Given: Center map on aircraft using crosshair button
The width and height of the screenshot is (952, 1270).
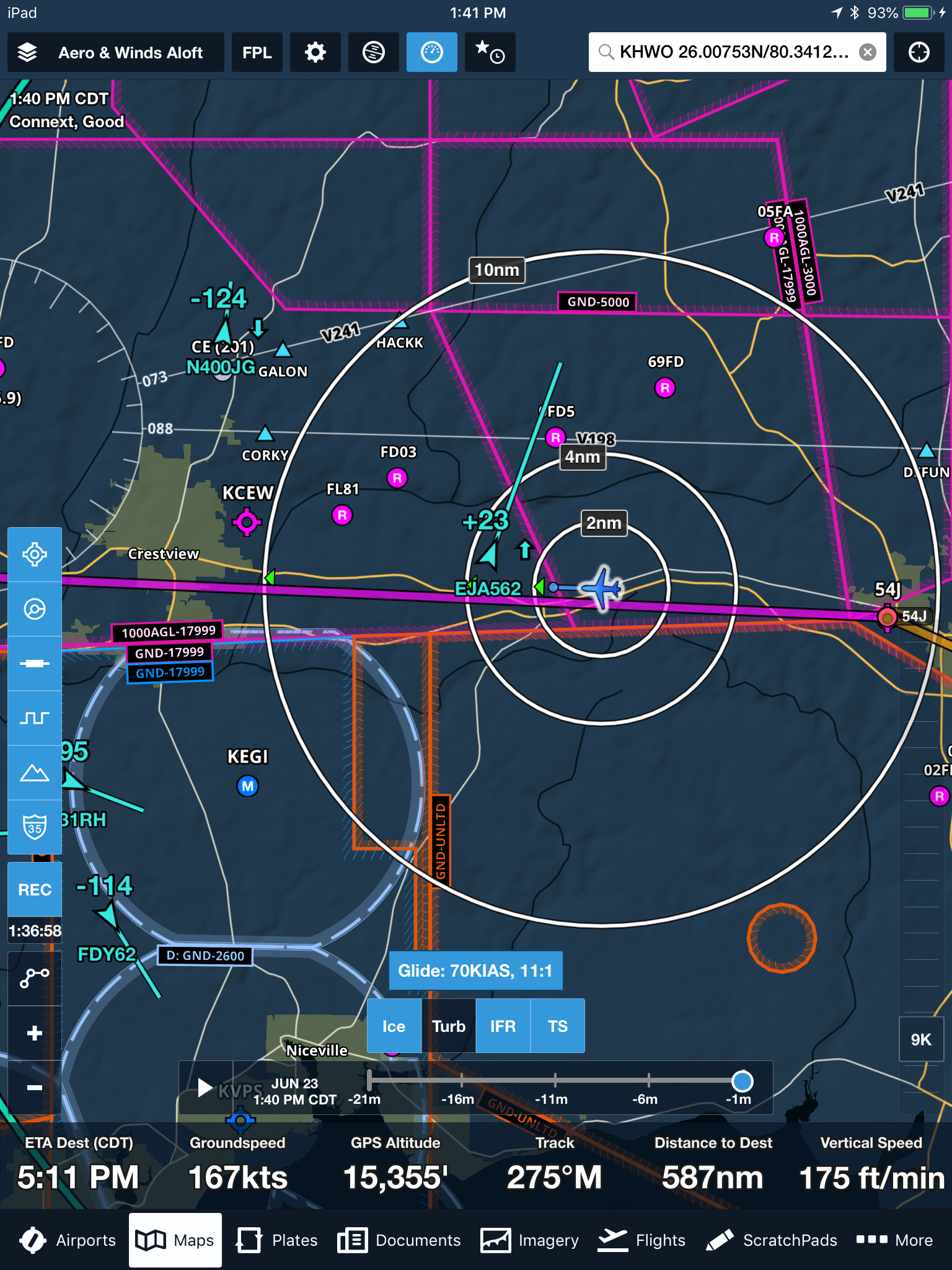Looking at the screenshot, I should (x=919, y=53).
